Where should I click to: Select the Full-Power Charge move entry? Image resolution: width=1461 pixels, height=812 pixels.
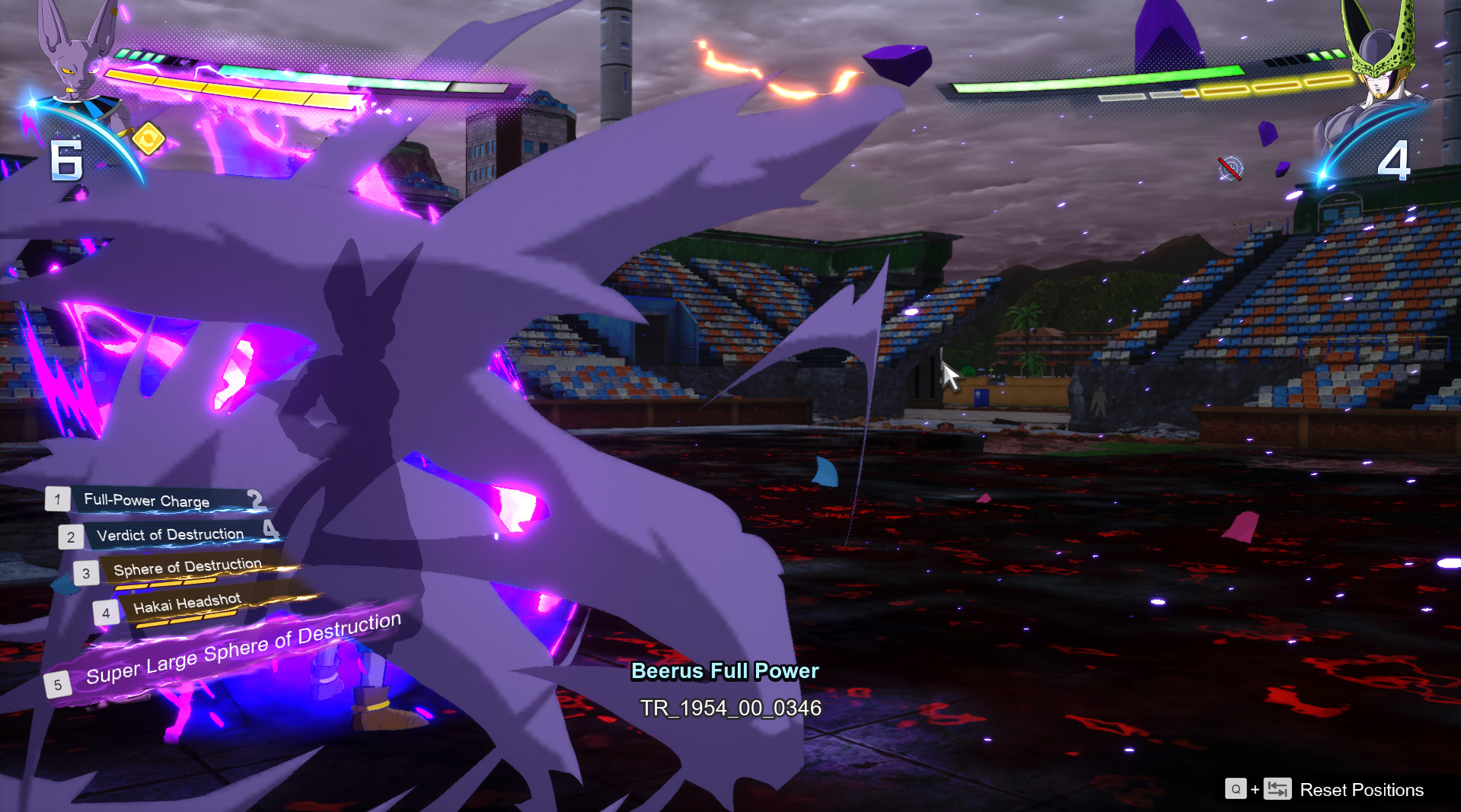click(x=146, y=499)
